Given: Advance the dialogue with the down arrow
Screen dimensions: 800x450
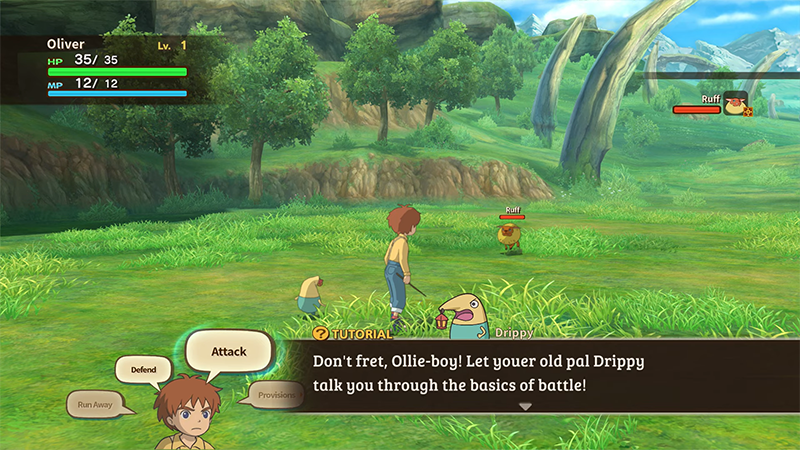Looking at the screenshot, I should coord(525,406).
